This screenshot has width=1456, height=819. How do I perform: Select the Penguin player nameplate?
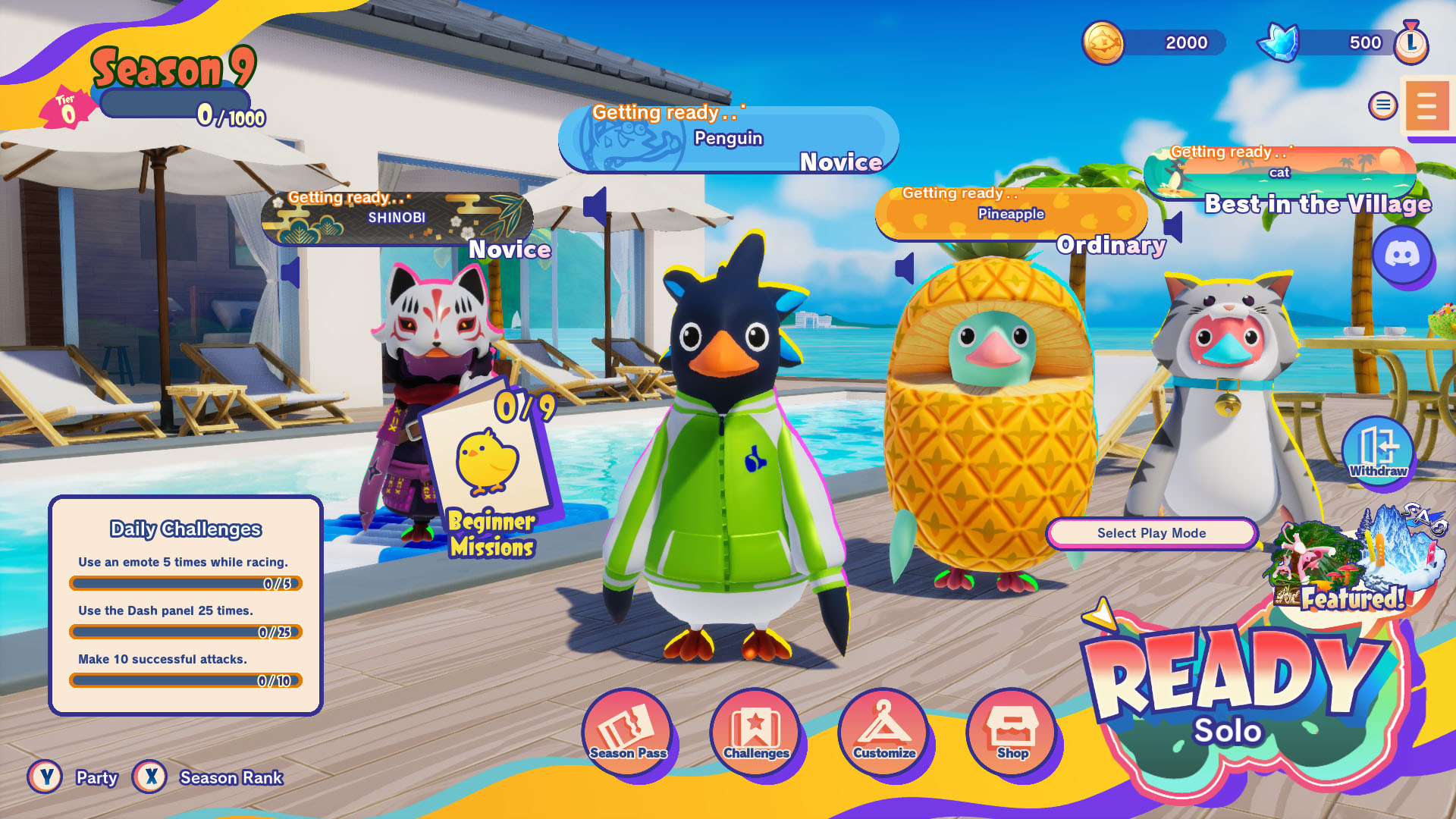(x=728, y=140)
